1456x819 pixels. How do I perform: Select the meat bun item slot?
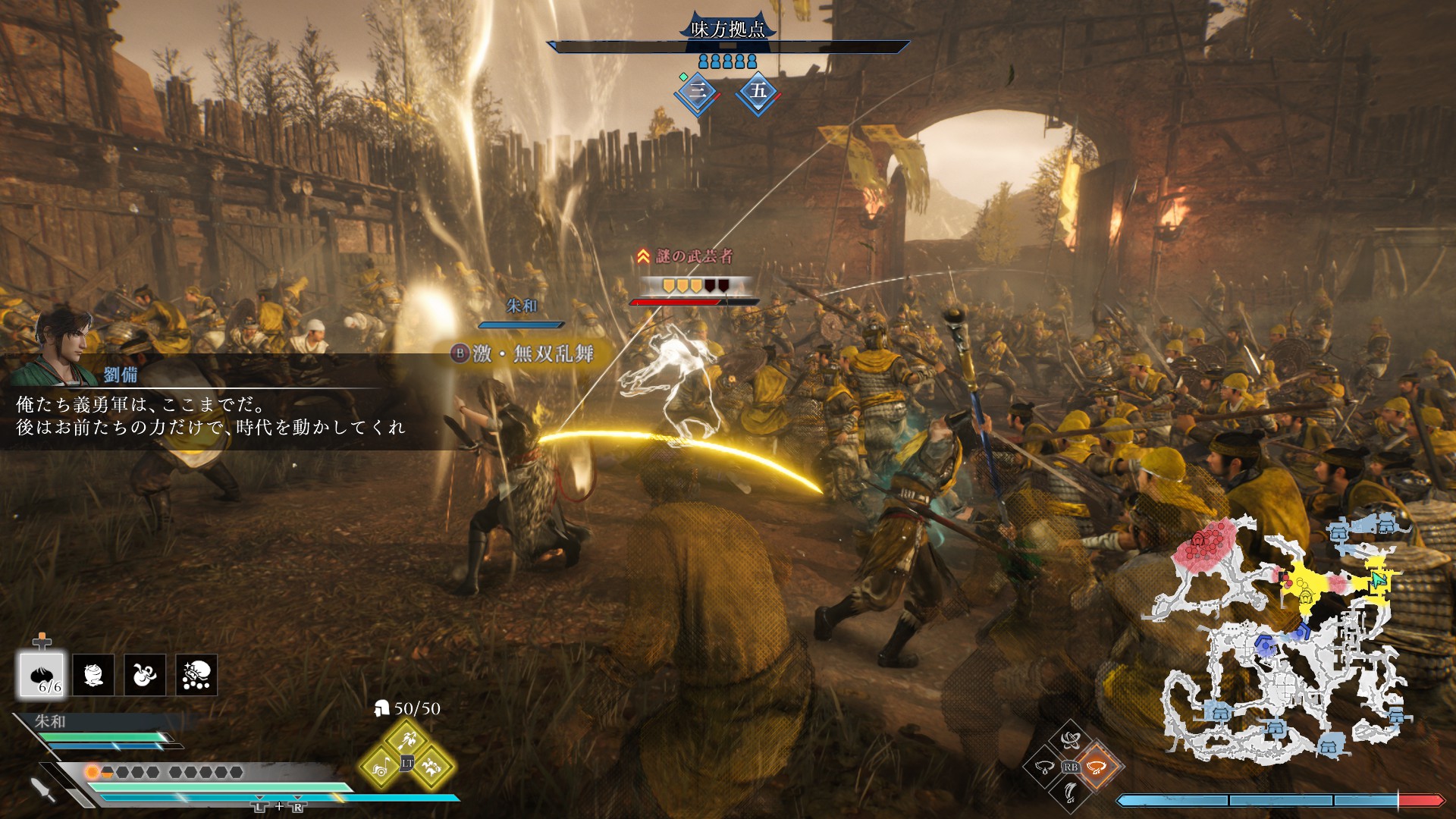[42, 675]
